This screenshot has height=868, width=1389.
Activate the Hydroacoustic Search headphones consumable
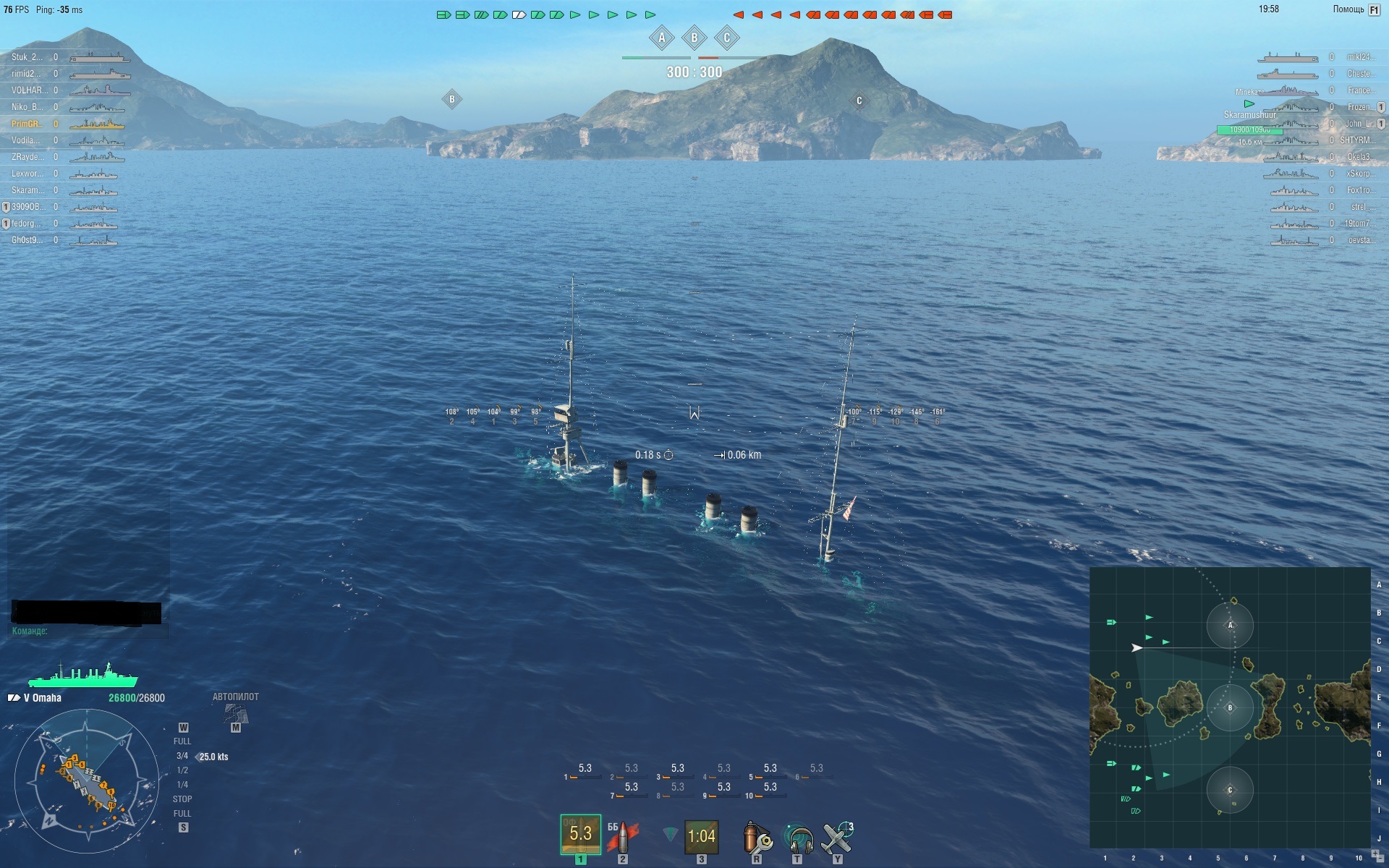pyautogui.click(x=797, y=838)
